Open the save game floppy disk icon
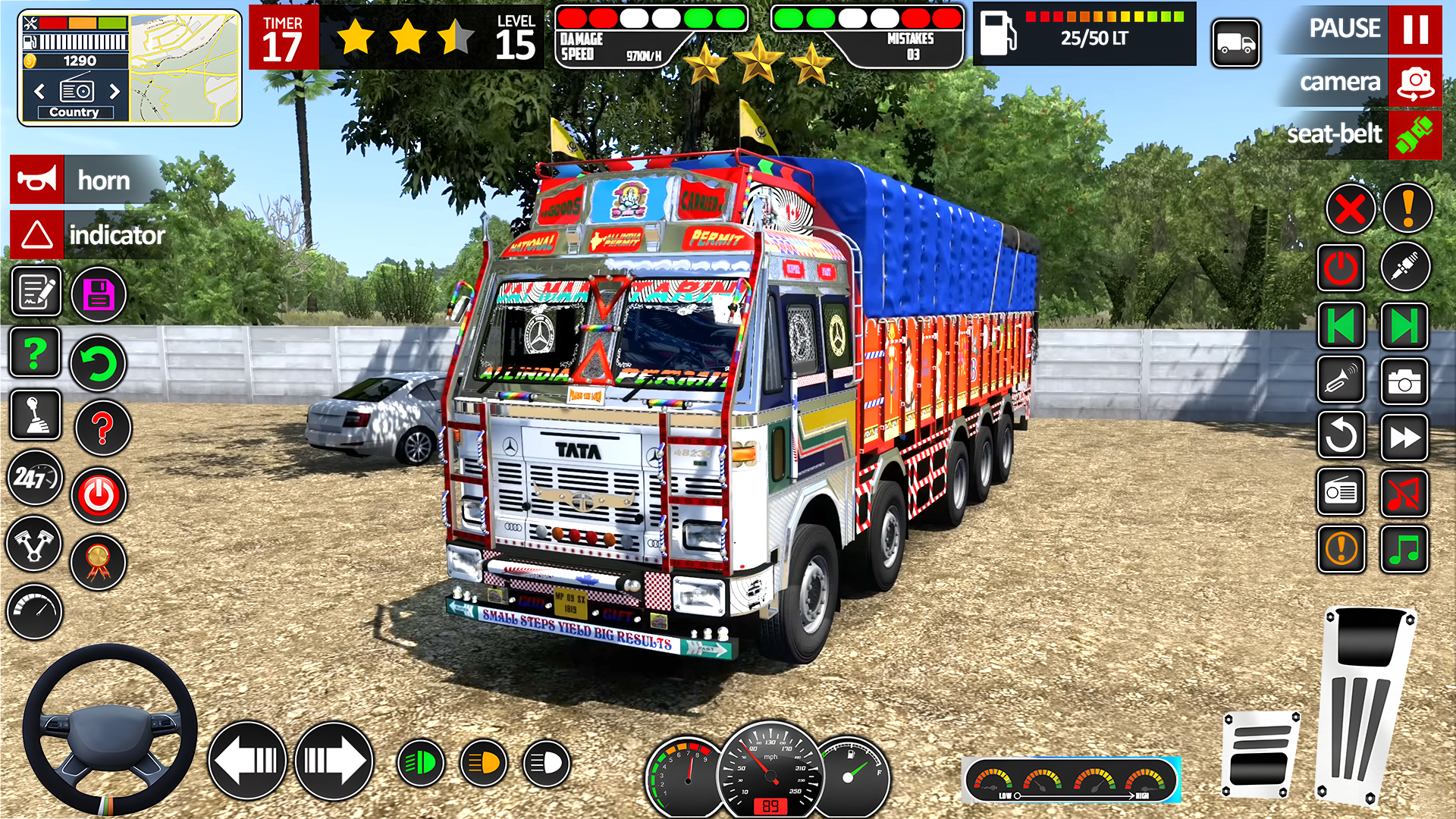Viewport: 1456px width, 819px height. [x=99, y=293]
